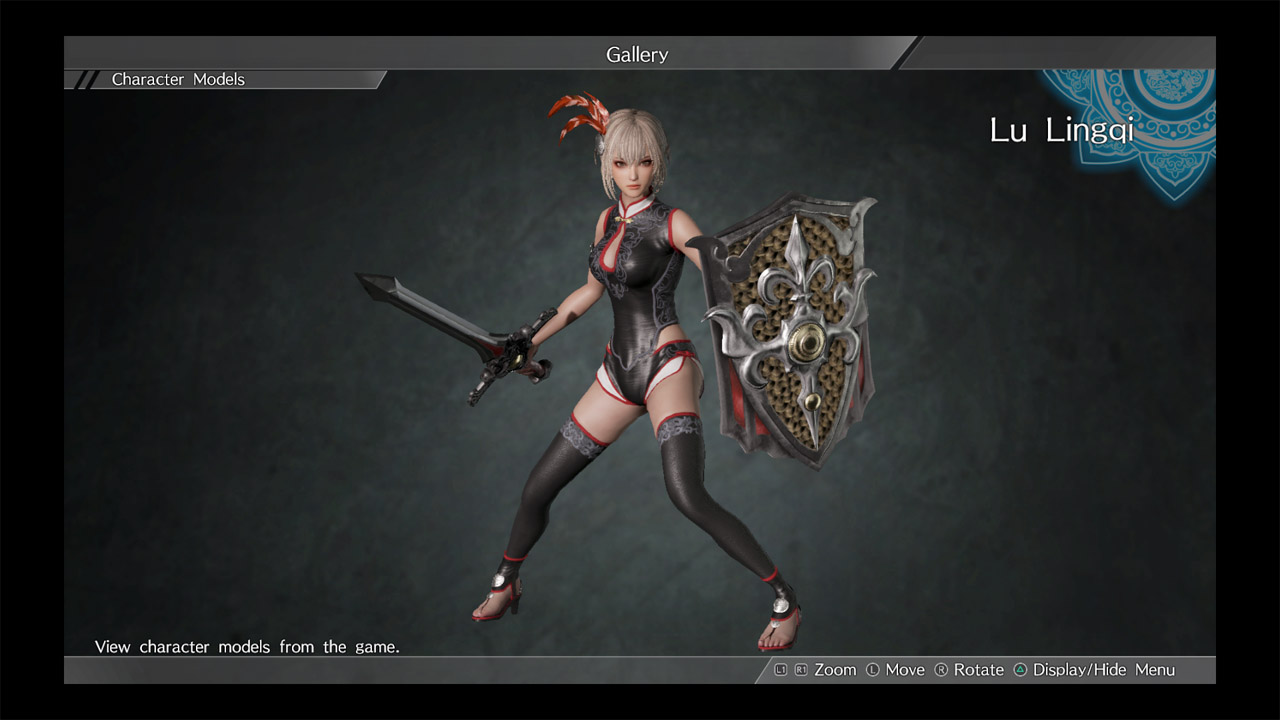This screenshot has height=720, width=1280.
Task: Toggle Rotate control for the model
Action: point(978,669)
